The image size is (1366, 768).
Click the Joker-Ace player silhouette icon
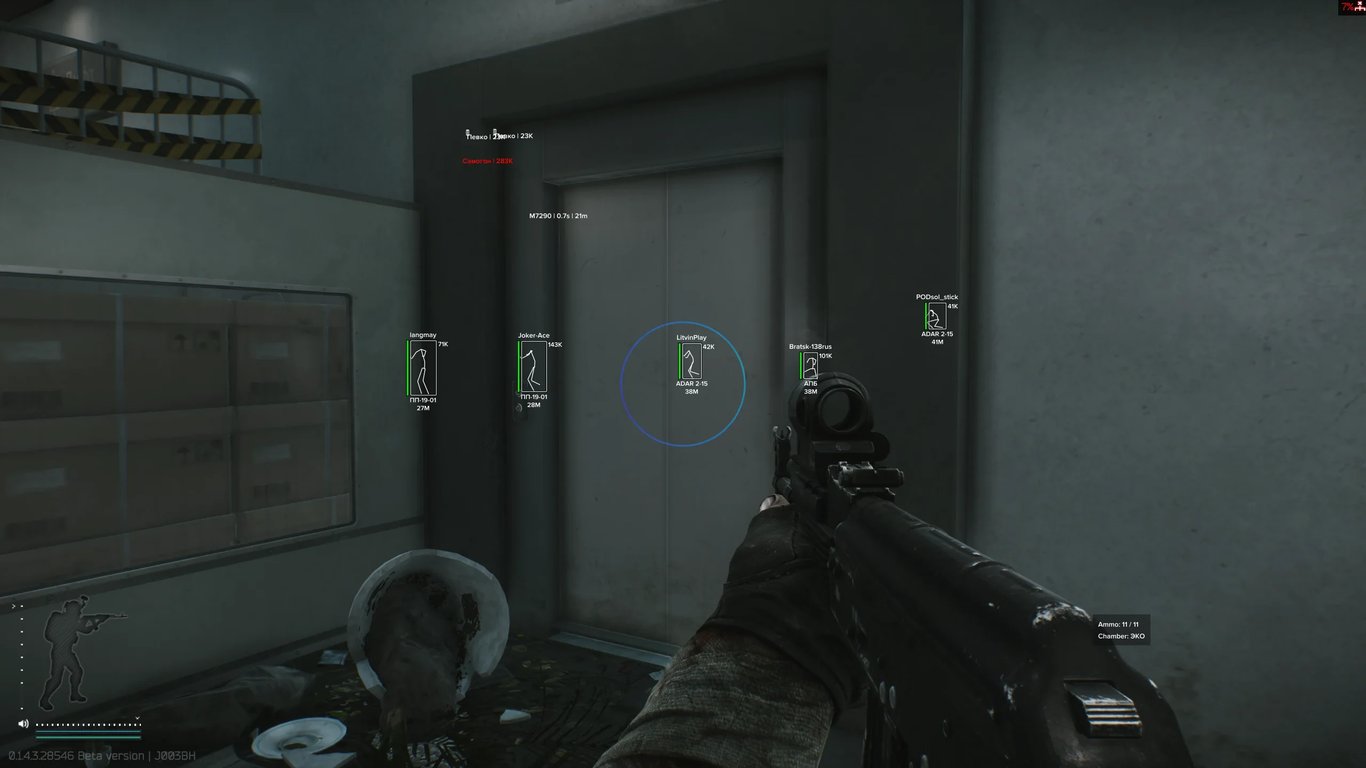[x=533, y=368]
